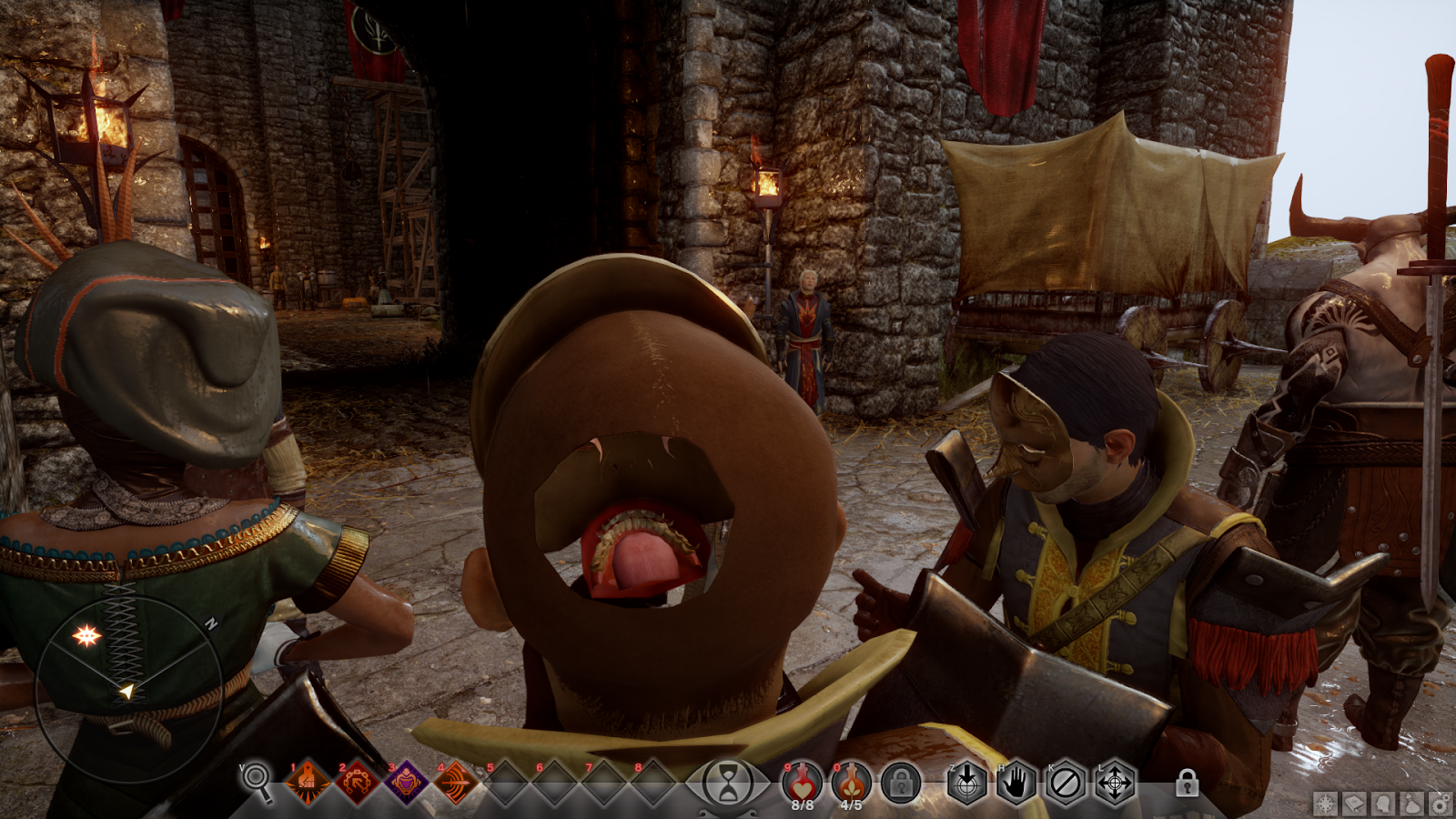Click the hand hold-position command
The image size is (1456, 819).
pos(1016,783)
